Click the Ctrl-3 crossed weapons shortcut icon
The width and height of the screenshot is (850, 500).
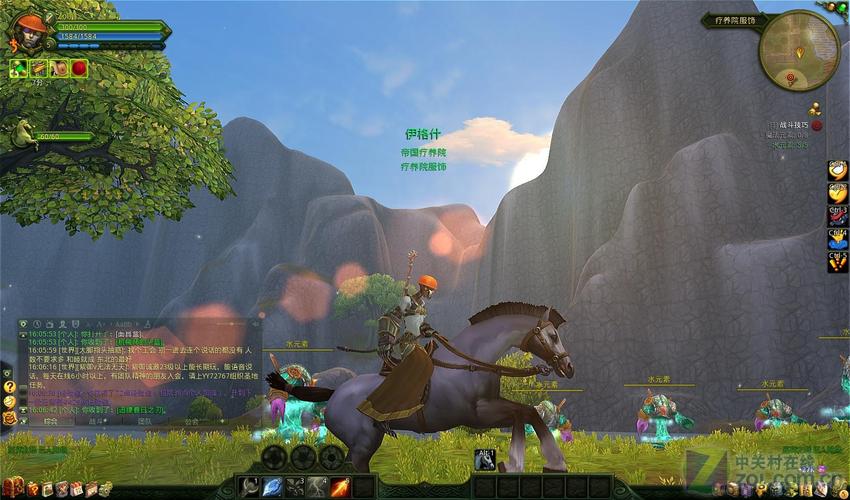837,216
